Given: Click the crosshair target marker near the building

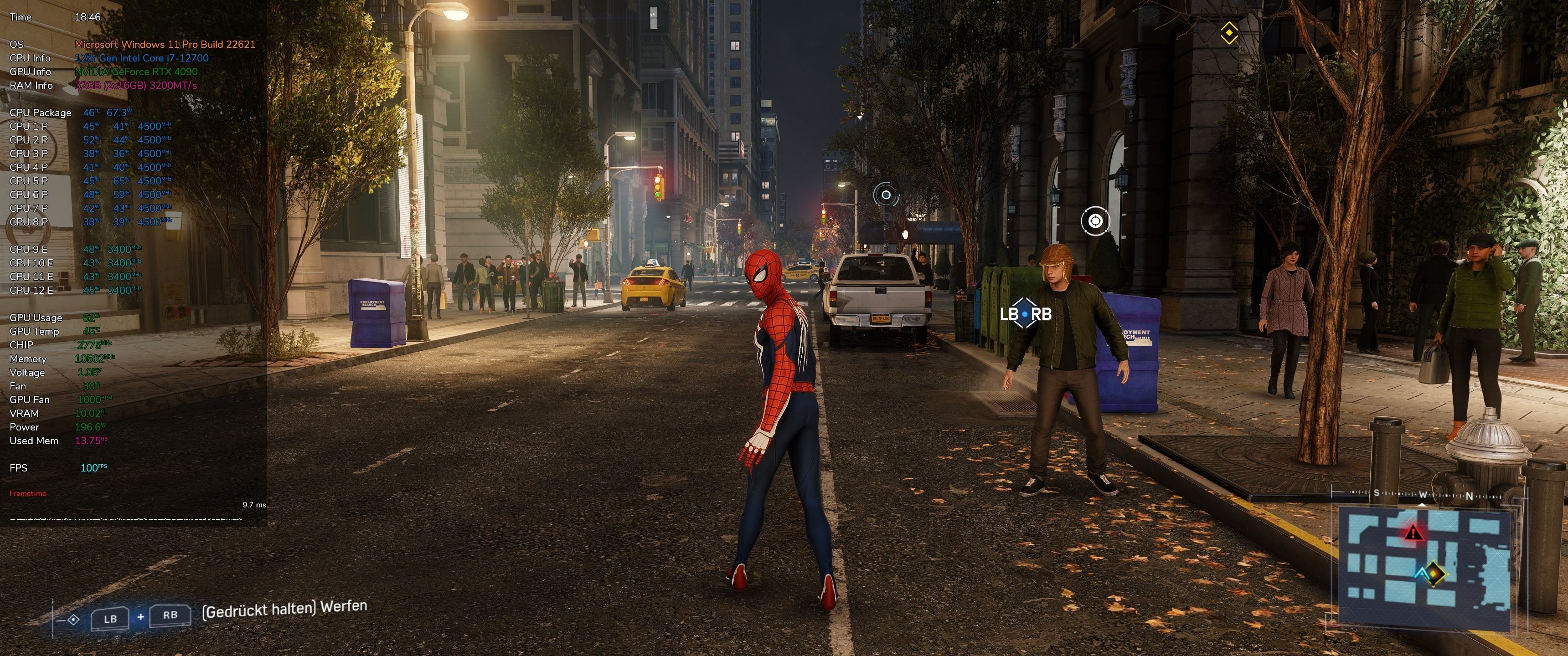Looking at the screenshot, I should pyautogui.click(x=1095, y=221).
